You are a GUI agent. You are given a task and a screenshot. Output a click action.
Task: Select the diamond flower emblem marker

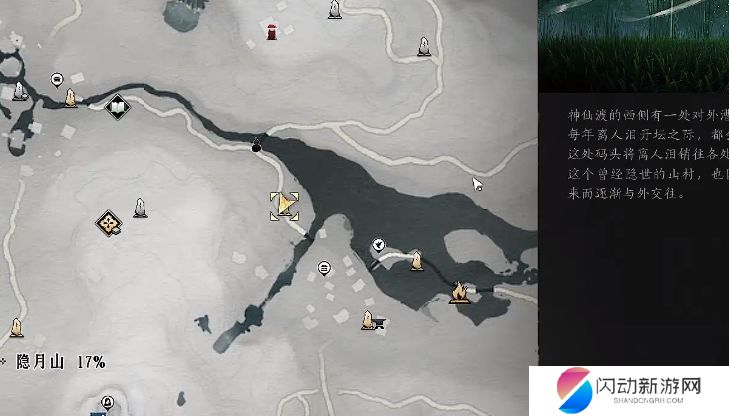(x=108, y=223)
